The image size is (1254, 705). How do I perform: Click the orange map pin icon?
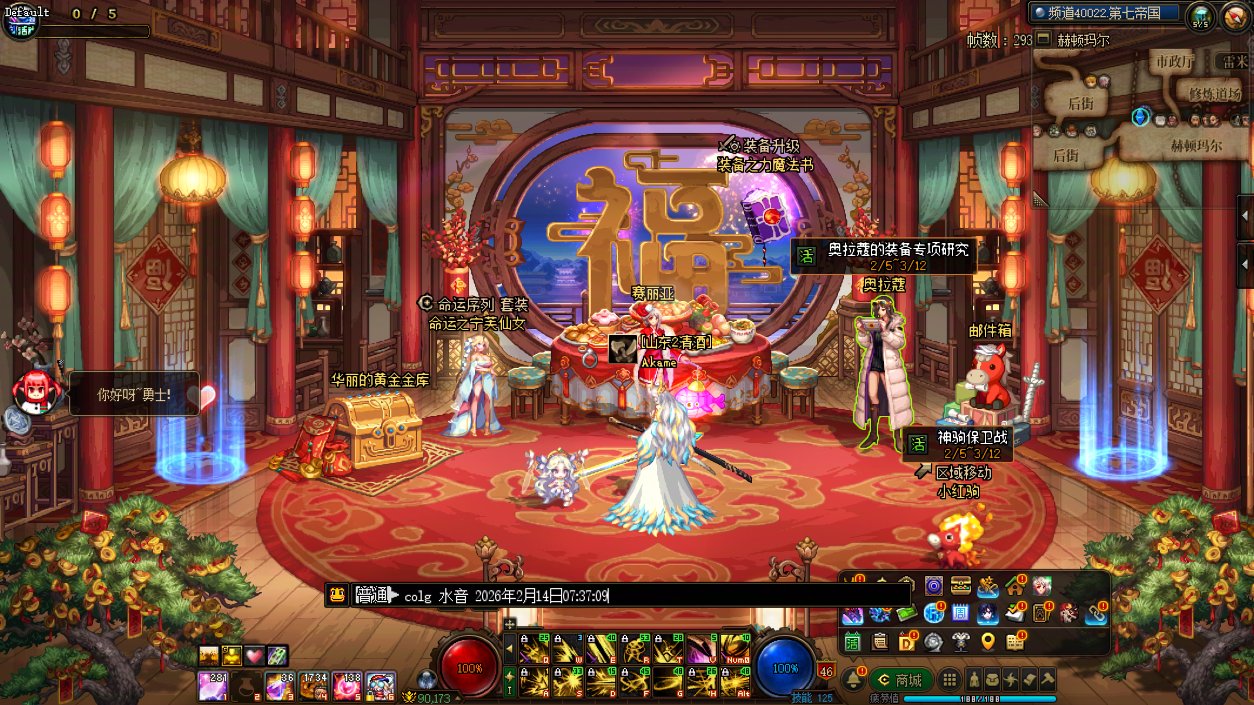coord(988,642)
